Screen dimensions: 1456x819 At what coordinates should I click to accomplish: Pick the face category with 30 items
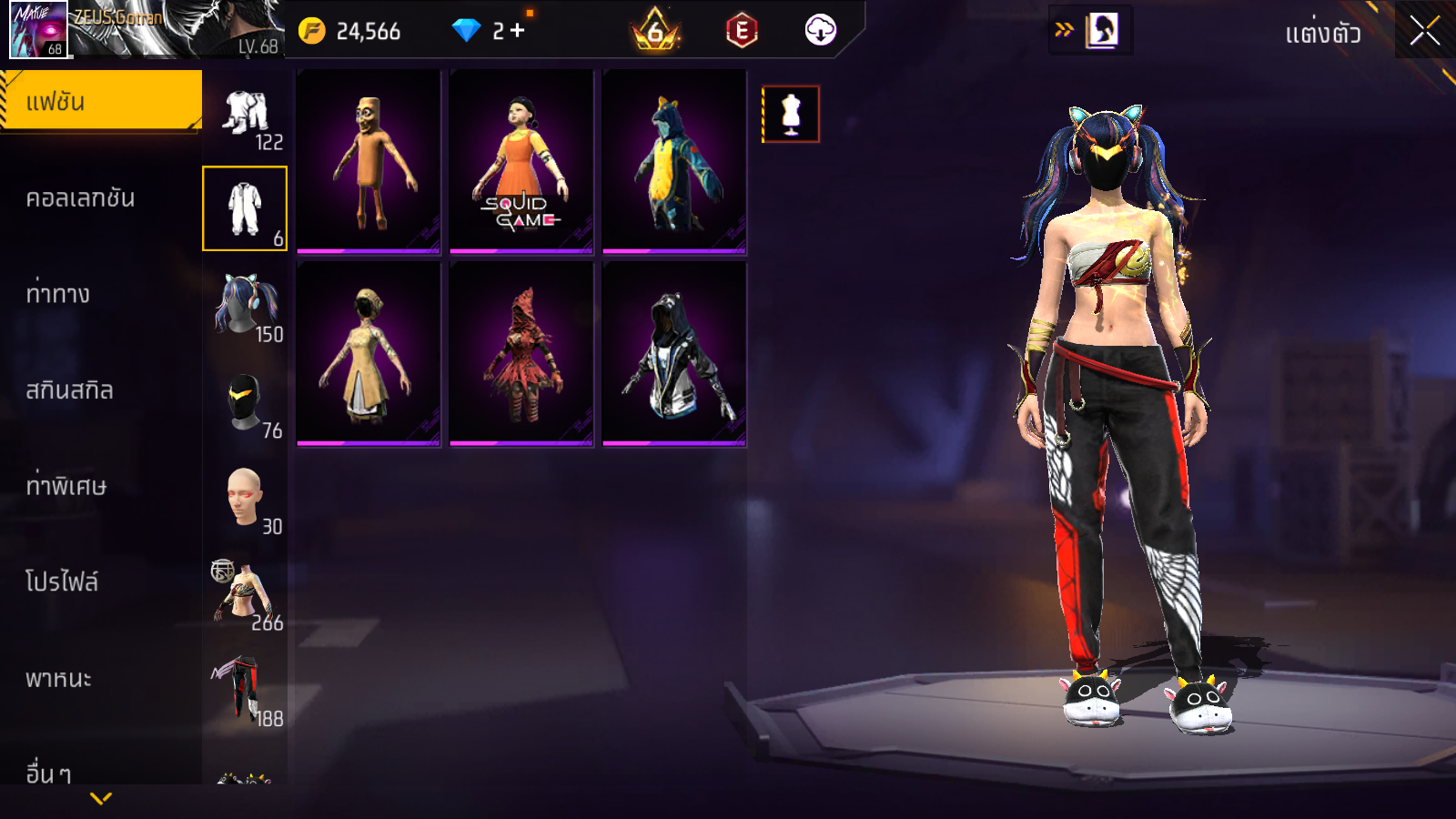click(246, 499)
